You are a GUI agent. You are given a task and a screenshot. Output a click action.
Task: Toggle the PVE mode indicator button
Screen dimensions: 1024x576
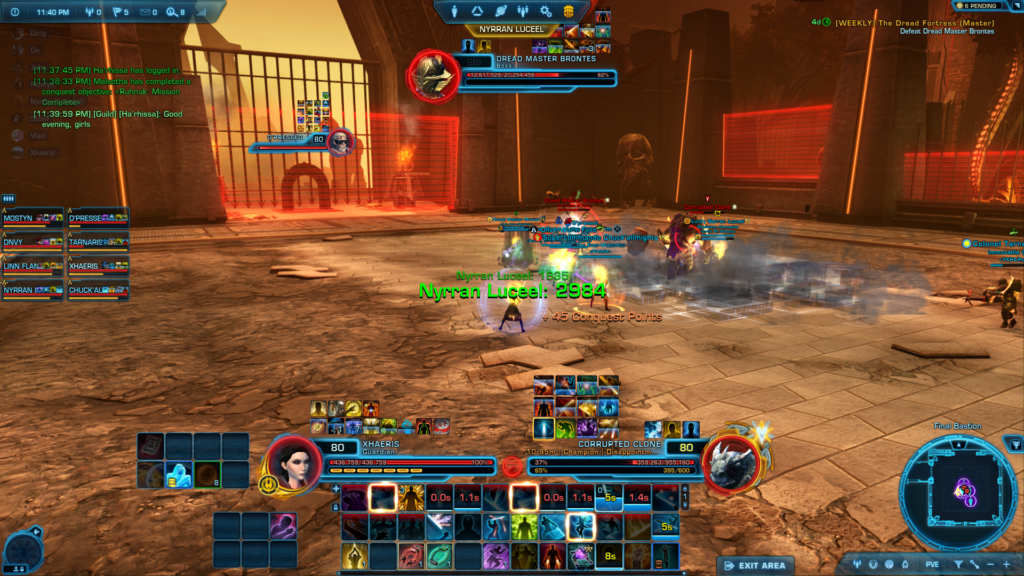point(931,565)
